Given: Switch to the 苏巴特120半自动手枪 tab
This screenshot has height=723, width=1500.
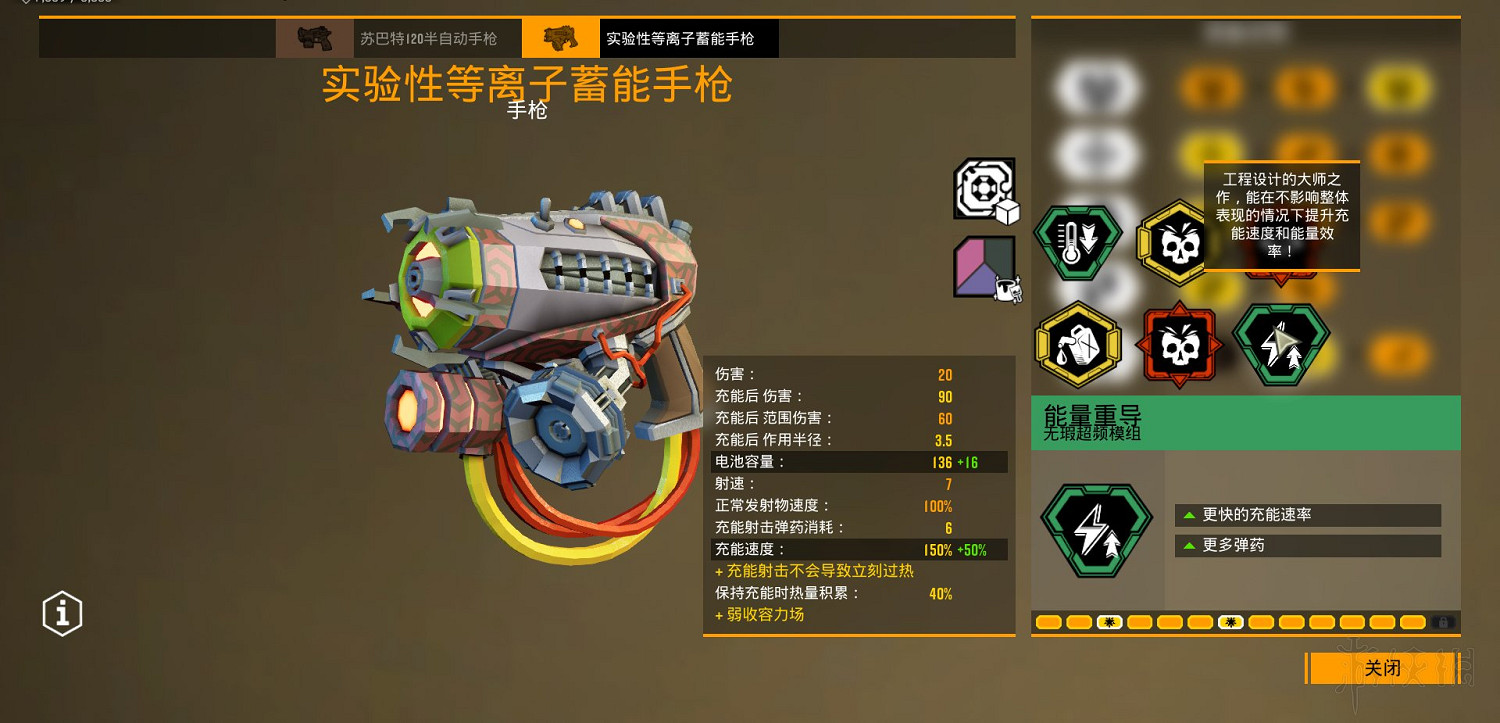Looking at the screenshot, I should point(430,37).
